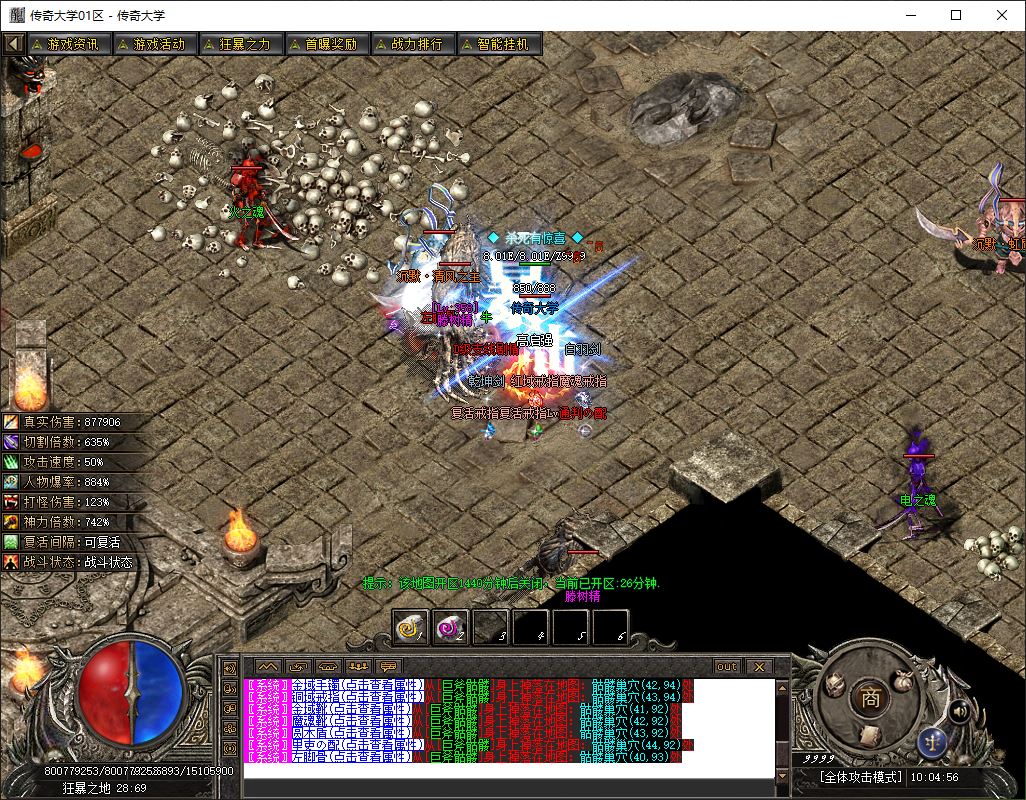Maximize the game window
This screenshot has height=800, width=1026.
(x=956, y=15)
